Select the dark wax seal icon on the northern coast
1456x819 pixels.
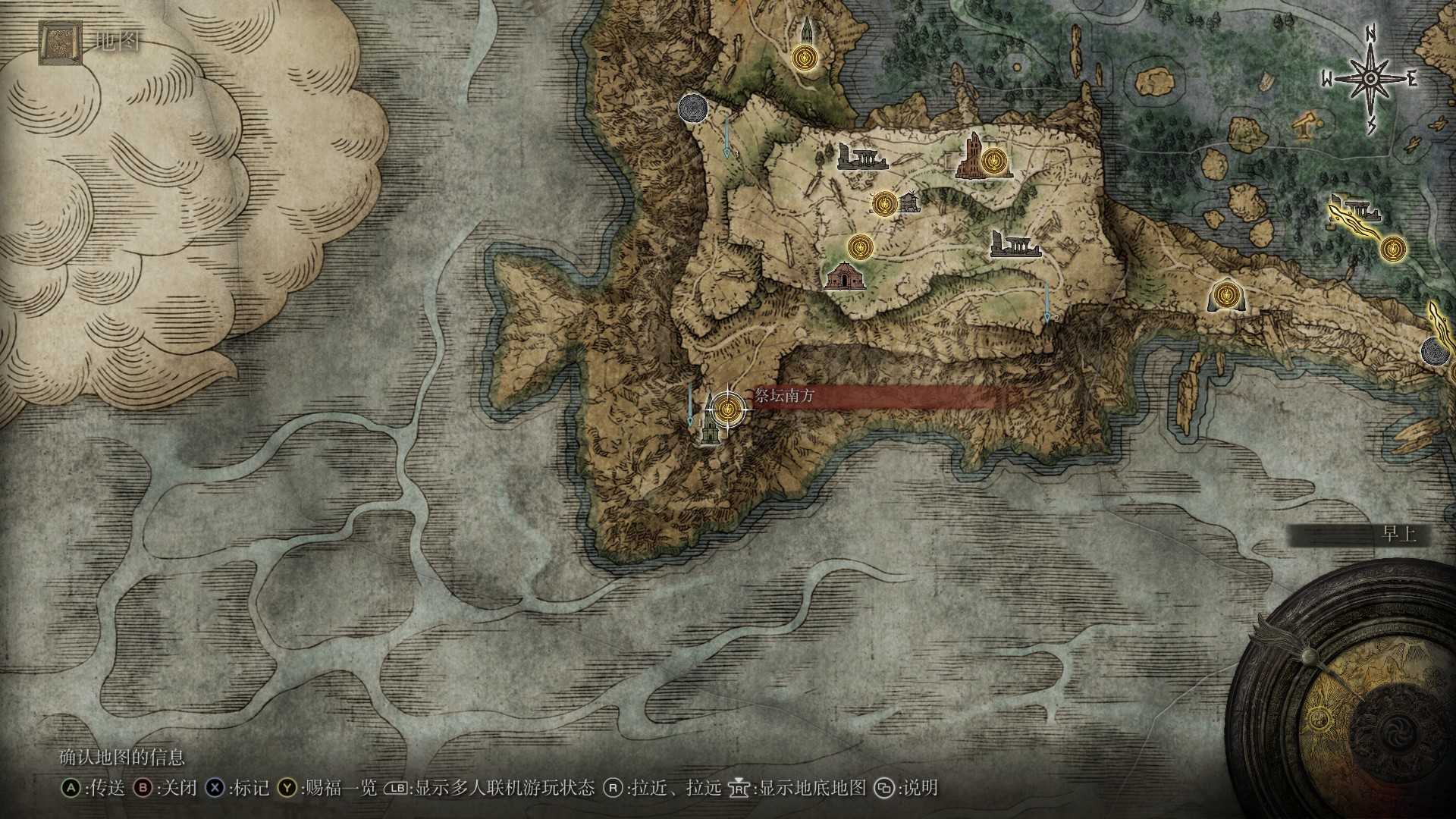693,108
